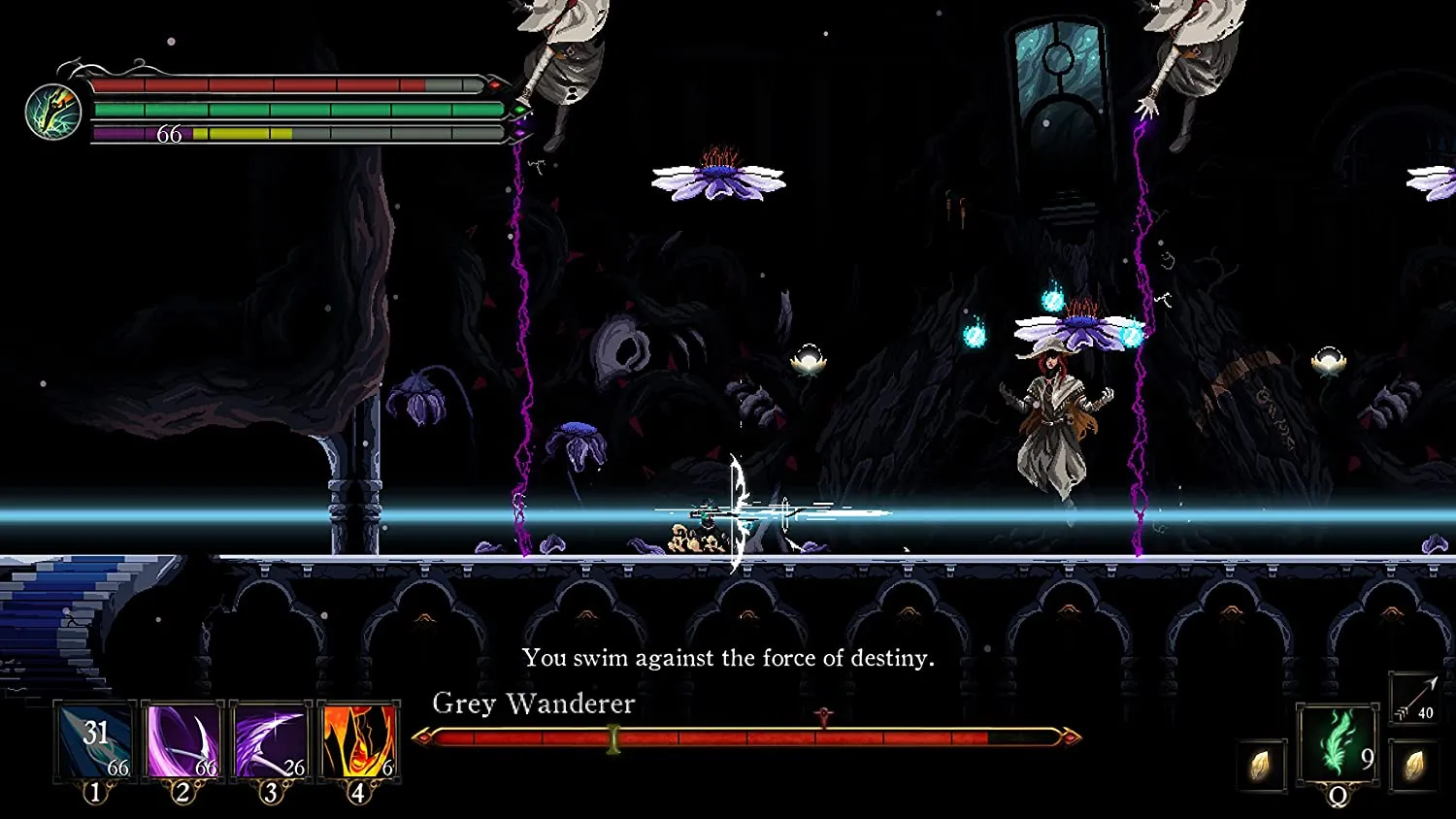The width and height of the screenshot is (1456, 819).
Task: Use the purple scythe spin skill in slot 2
Action: [x=182, y=741]
